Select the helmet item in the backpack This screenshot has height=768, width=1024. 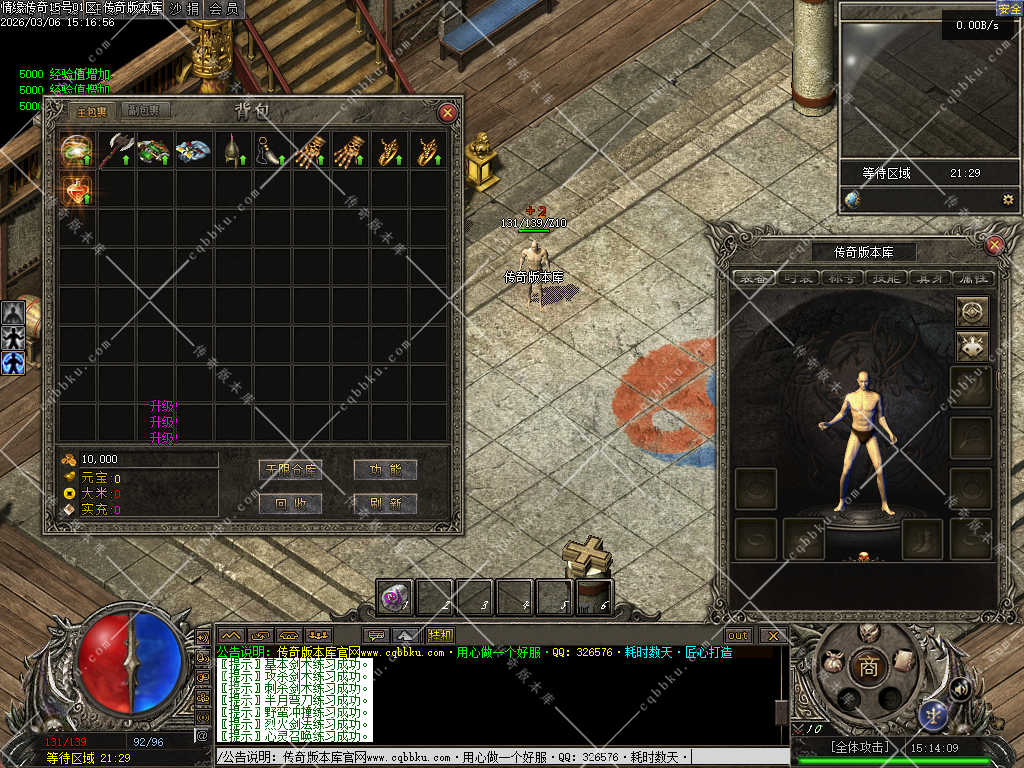[x=233, y=150]
